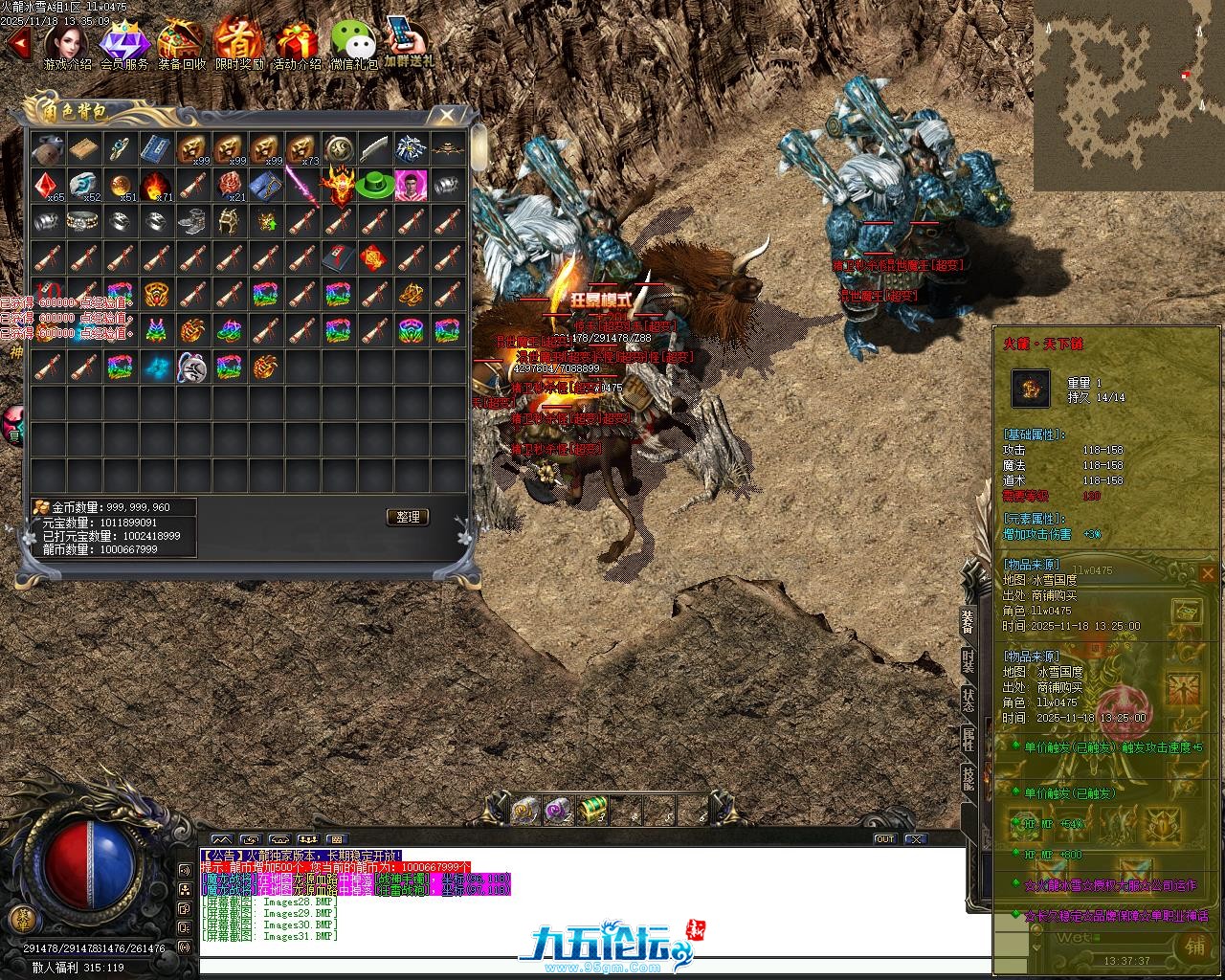Viewport: 1225px width, 980px height.
Task: Click the OUT button above the chat
Action: coord(885,839)
